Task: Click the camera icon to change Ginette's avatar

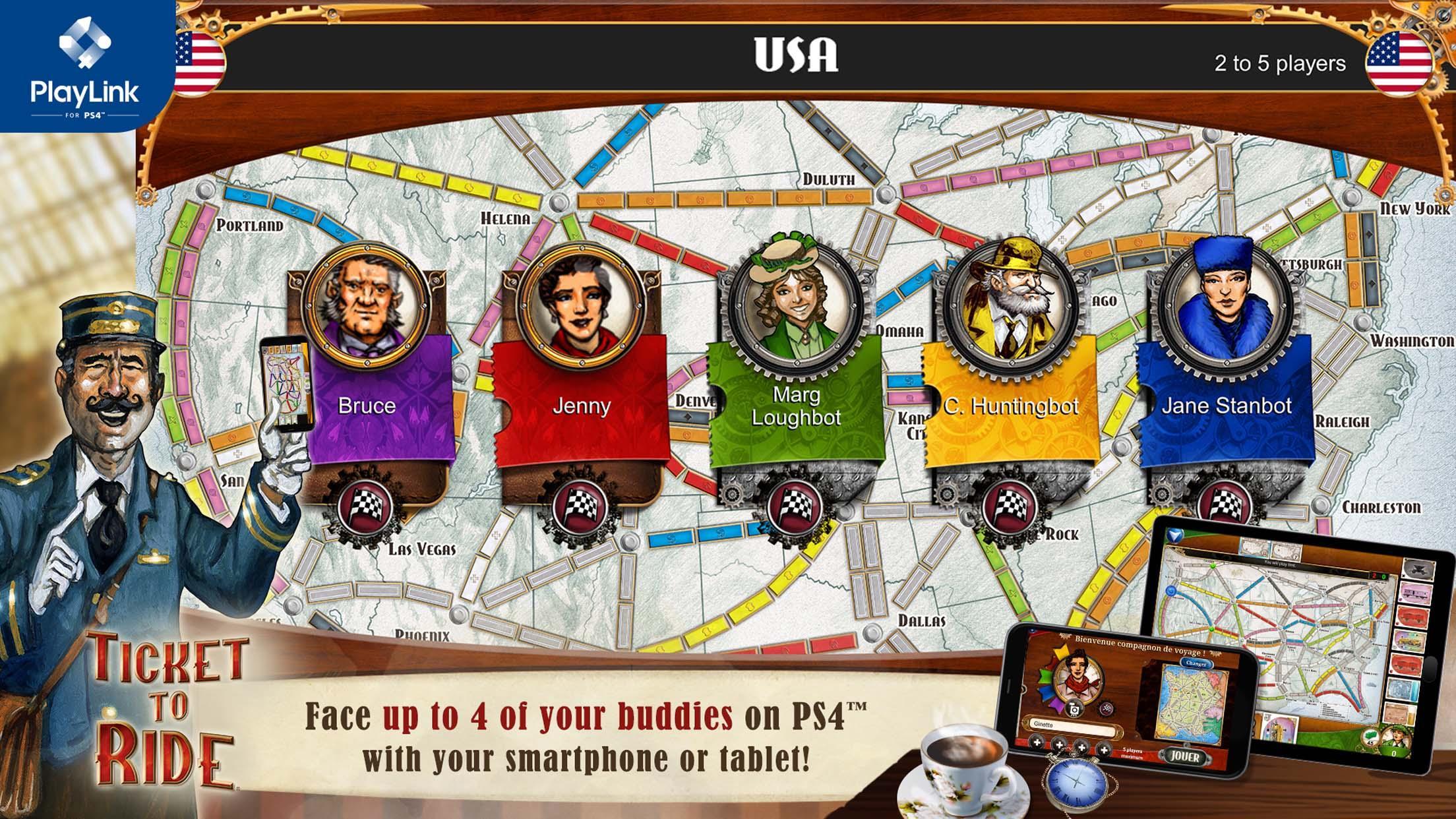Action: (x=1074, y=710)
